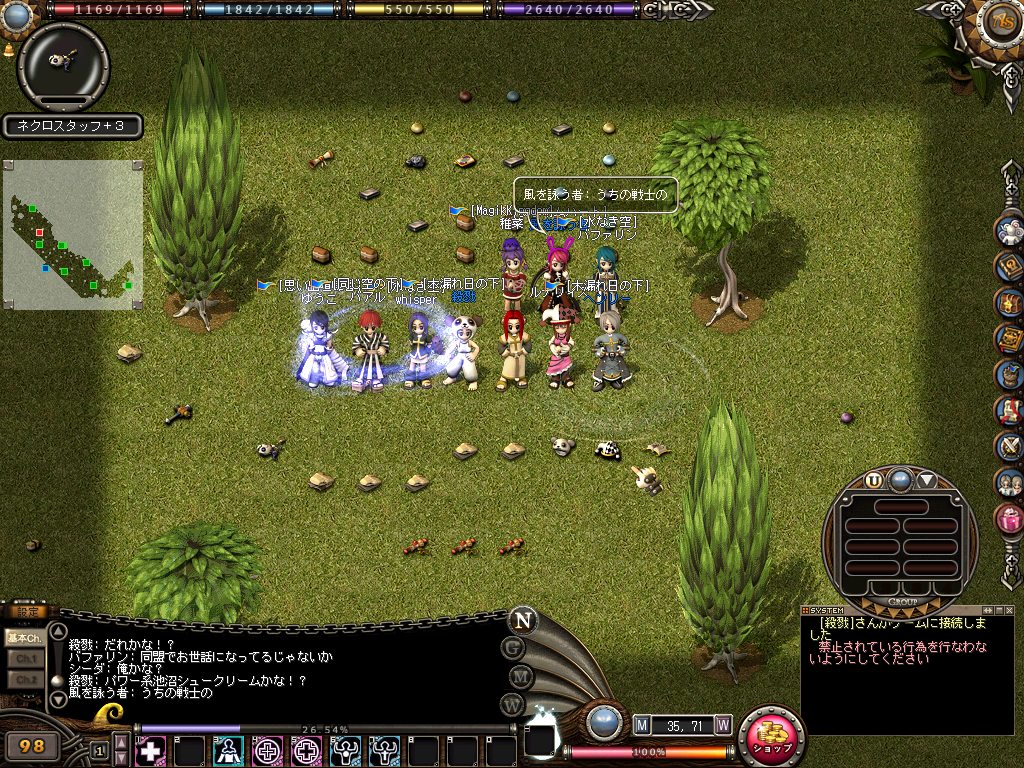Open the pink gift box icon
This screenshot has width=1024, height=768.
point(1010,518)
